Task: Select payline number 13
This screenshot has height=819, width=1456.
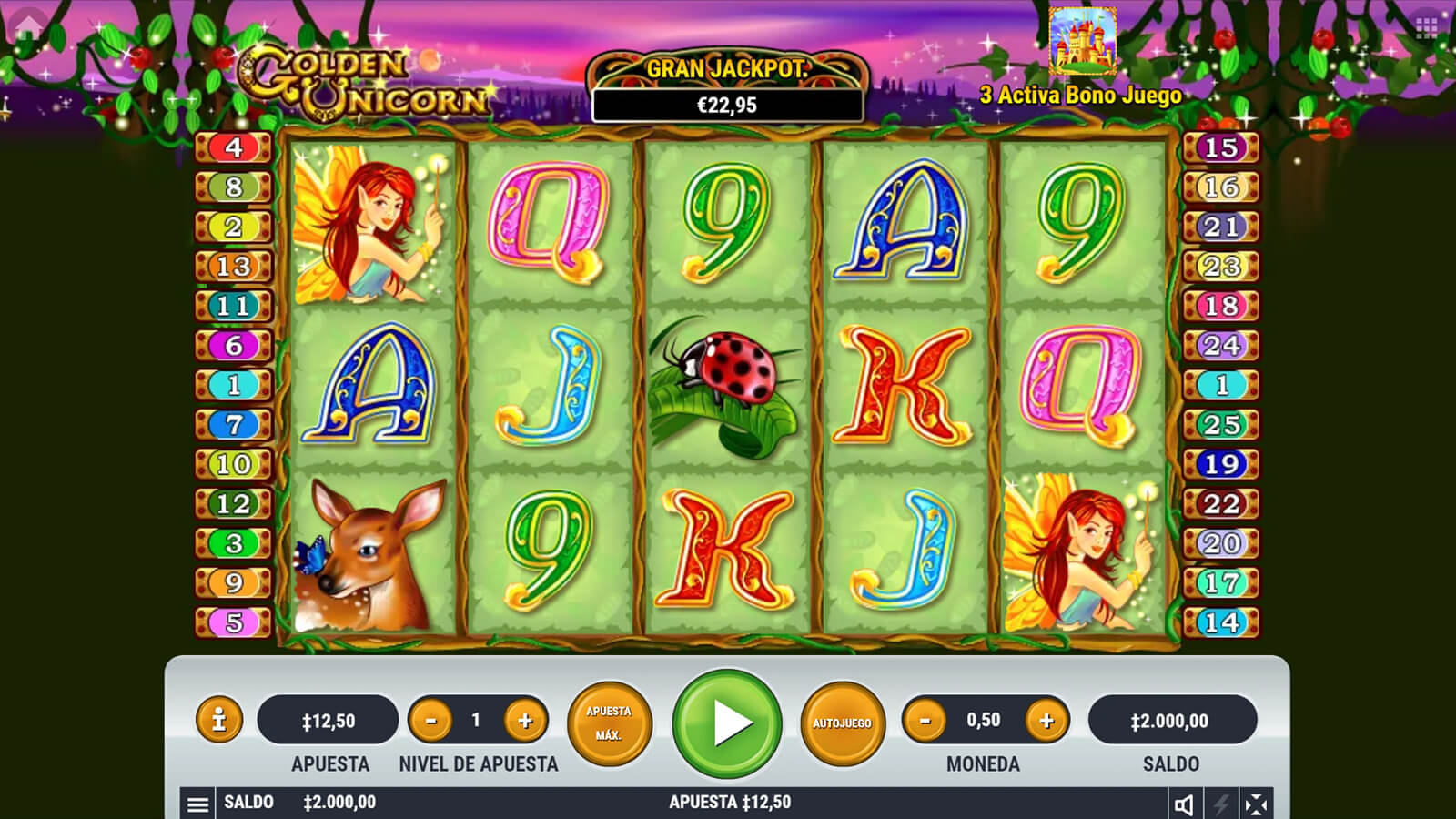Action: pos(234,266)
